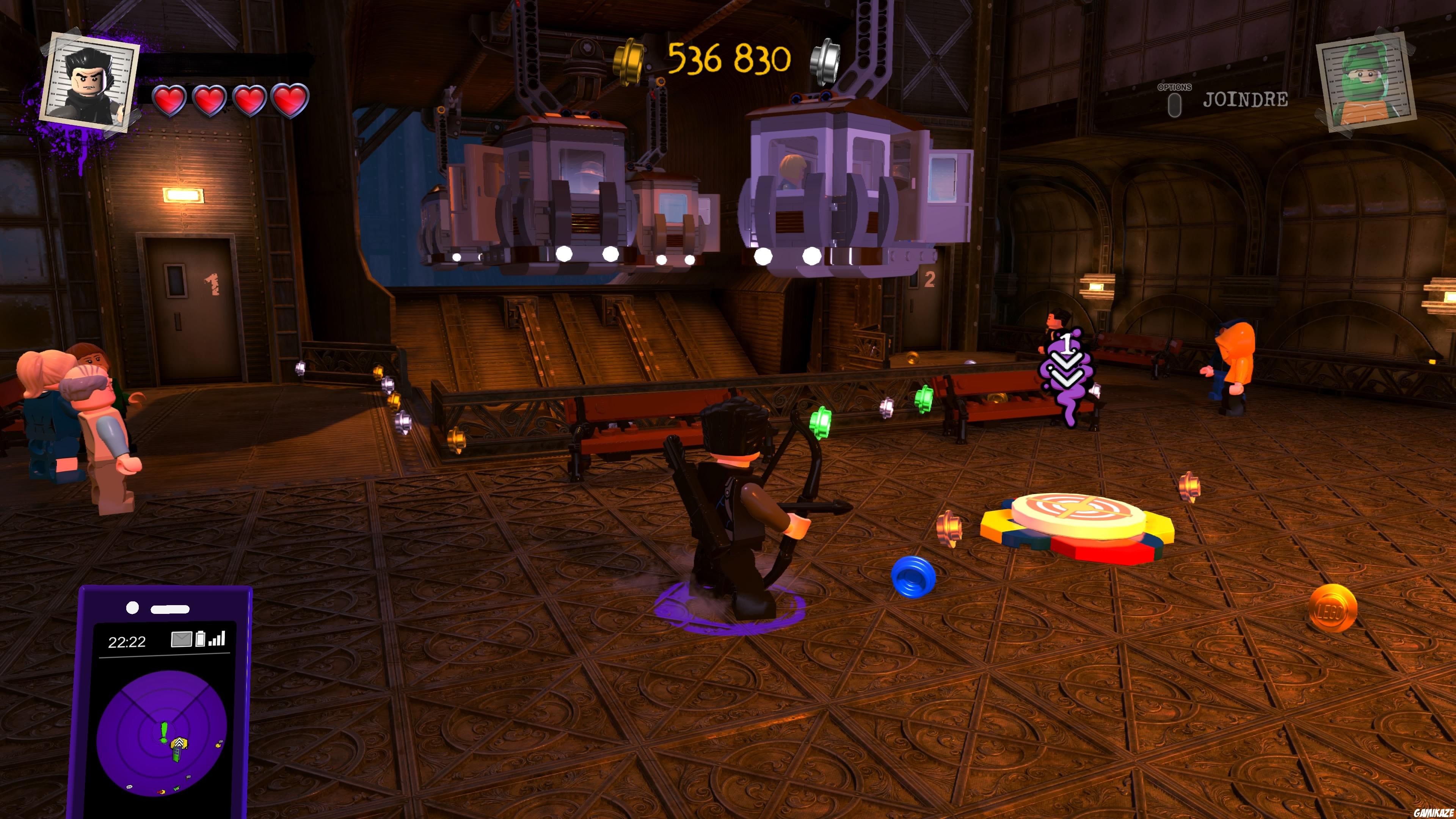Select the green checkmark marker on the radar
This screenshot has width=1456, height=819.
(x=177, y=789)
